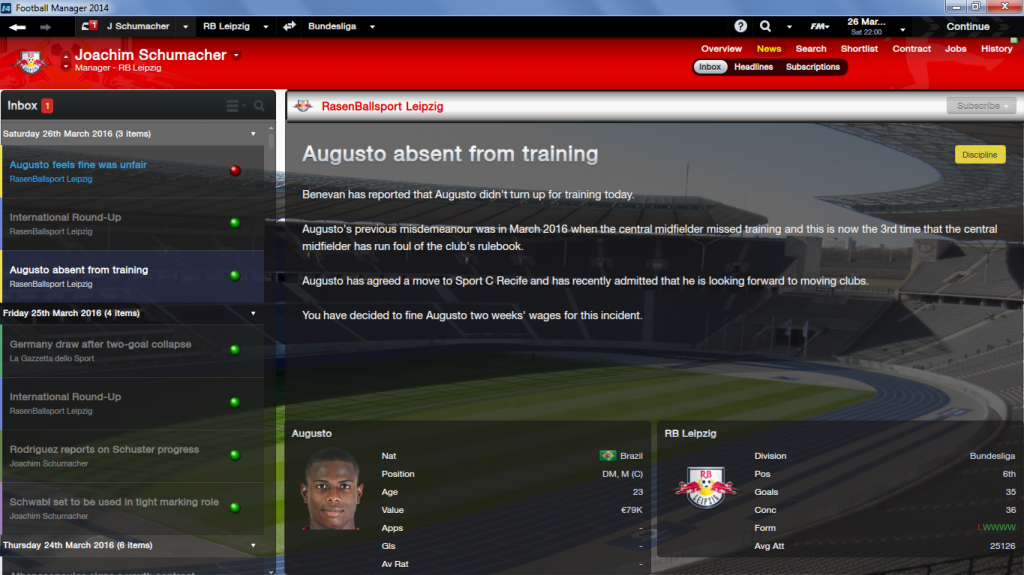This screenshot has height=575, width=1024.
Task: Open the magnifying glass search in top bar
Action: [x=766, y=26]
